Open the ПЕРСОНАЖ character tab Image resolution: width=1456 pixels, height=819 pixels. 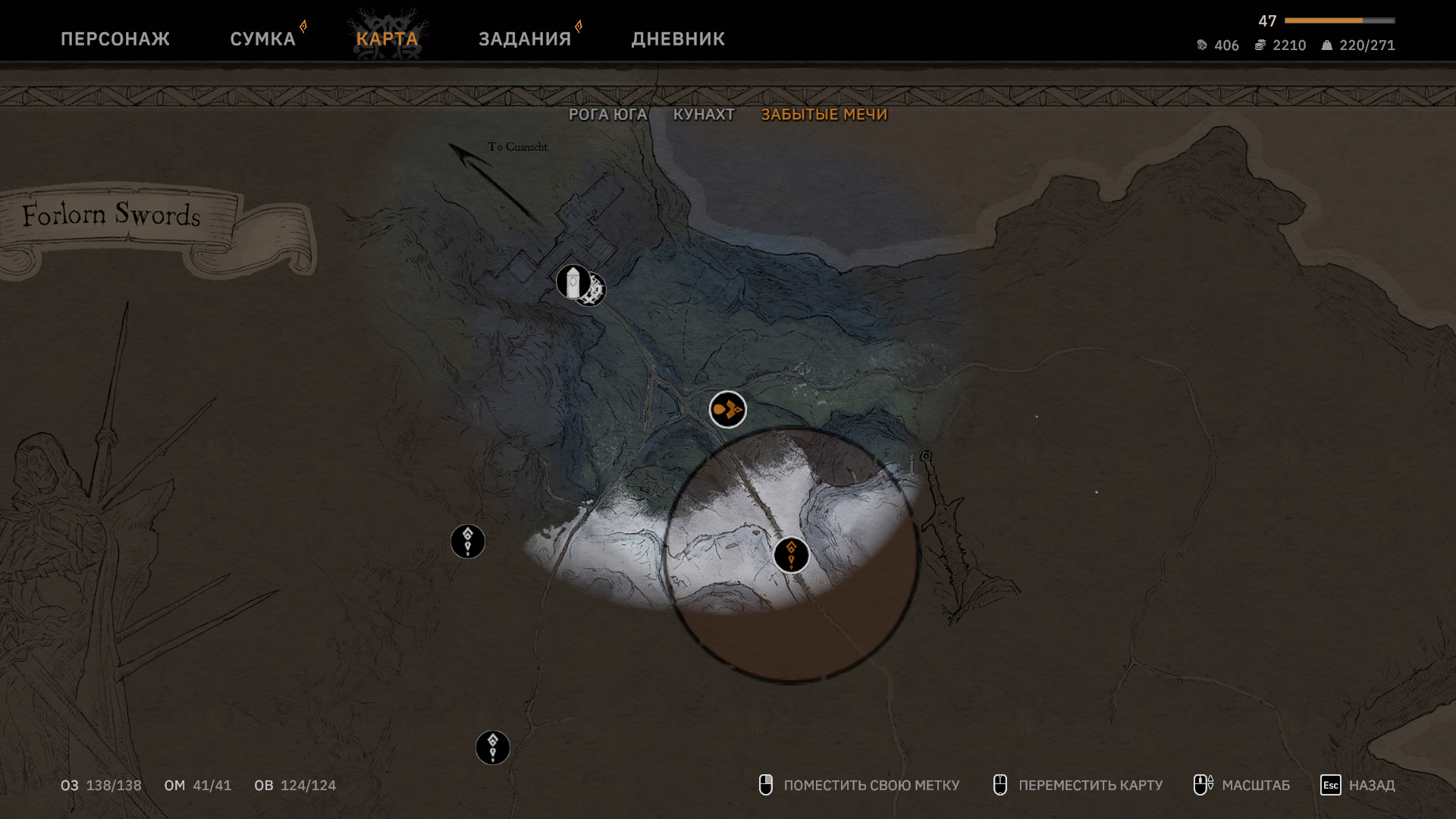(x=115, y=39)
